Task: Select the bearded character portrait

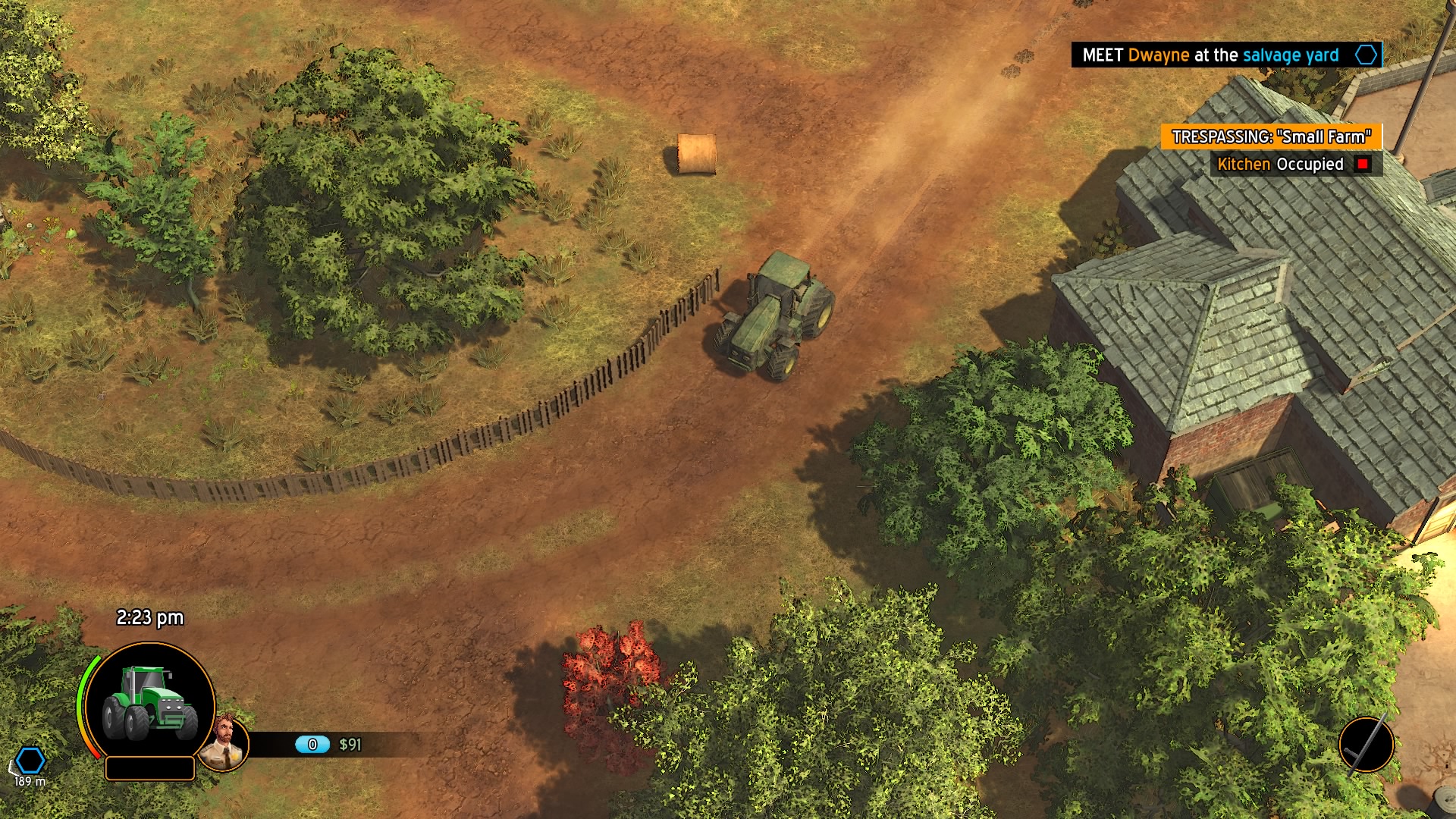Action: (224, 743)
